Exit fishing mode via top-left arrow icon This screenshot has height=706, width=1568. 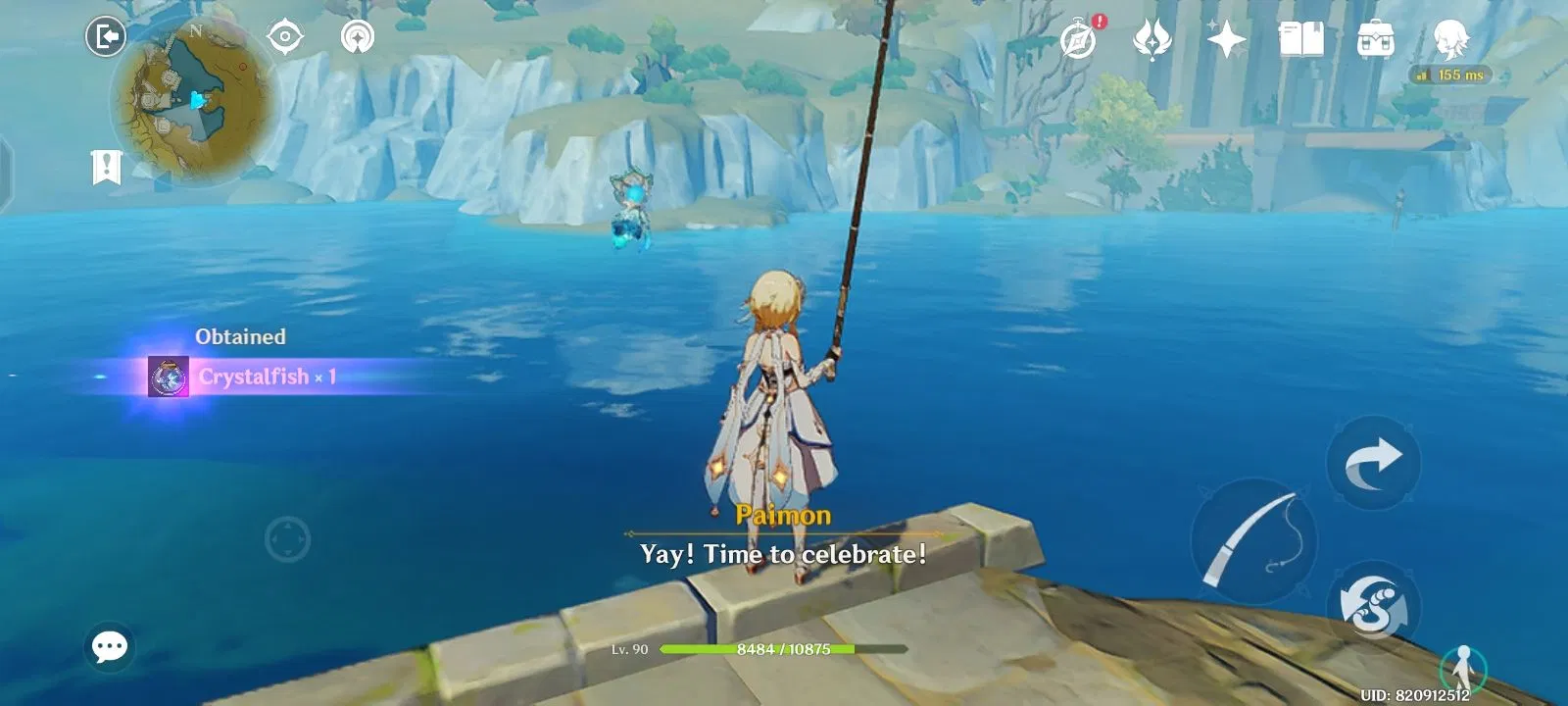click(x=105, y=35)
